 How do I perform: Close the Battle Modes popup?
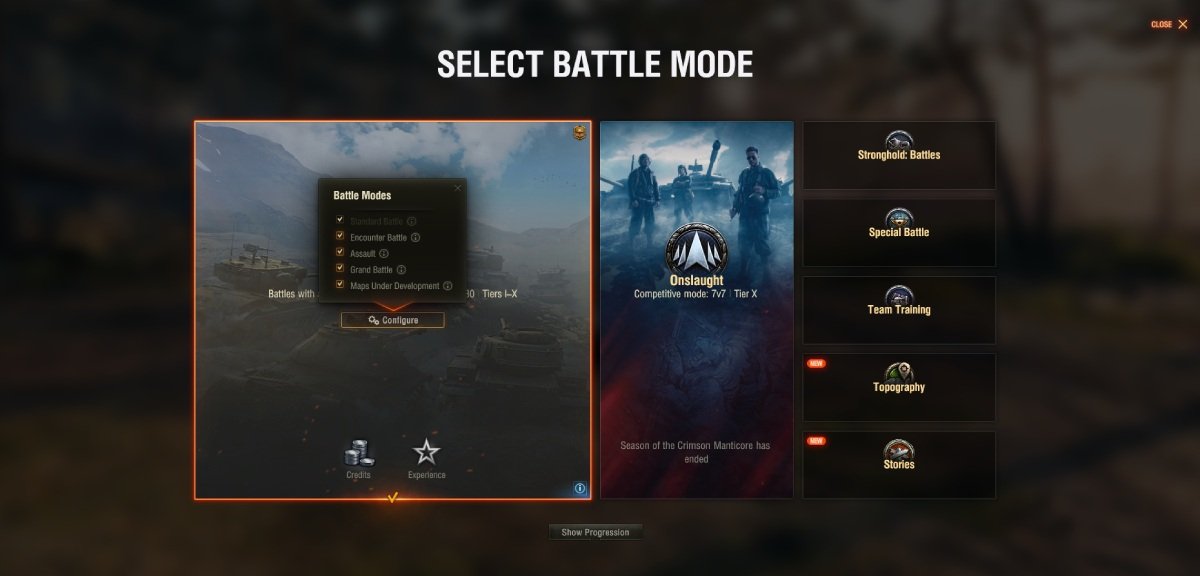pyautogui.click(x=458, y=187)
